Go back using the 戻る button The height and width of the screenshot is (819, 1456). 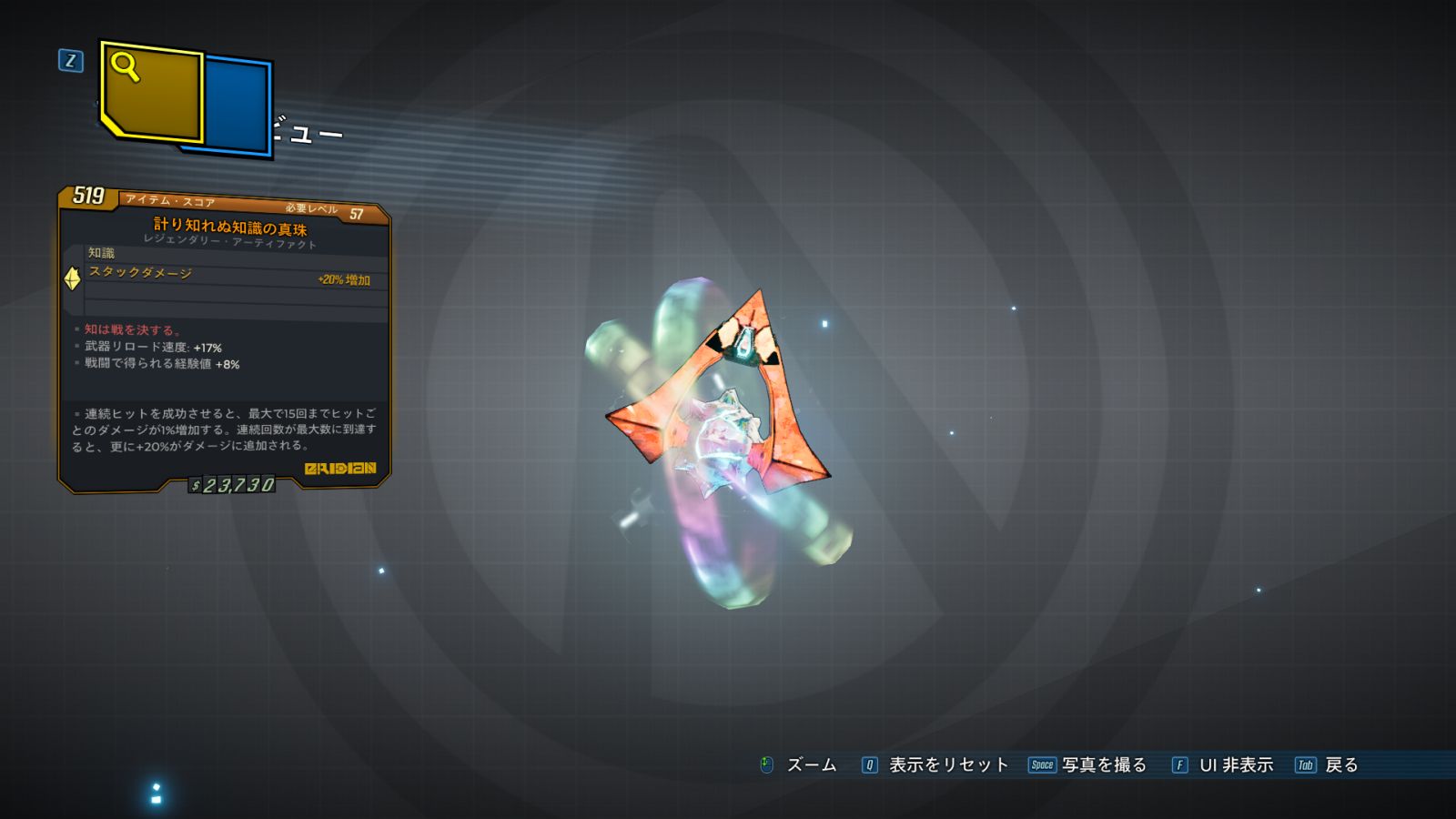click(x=1328, y=765)
